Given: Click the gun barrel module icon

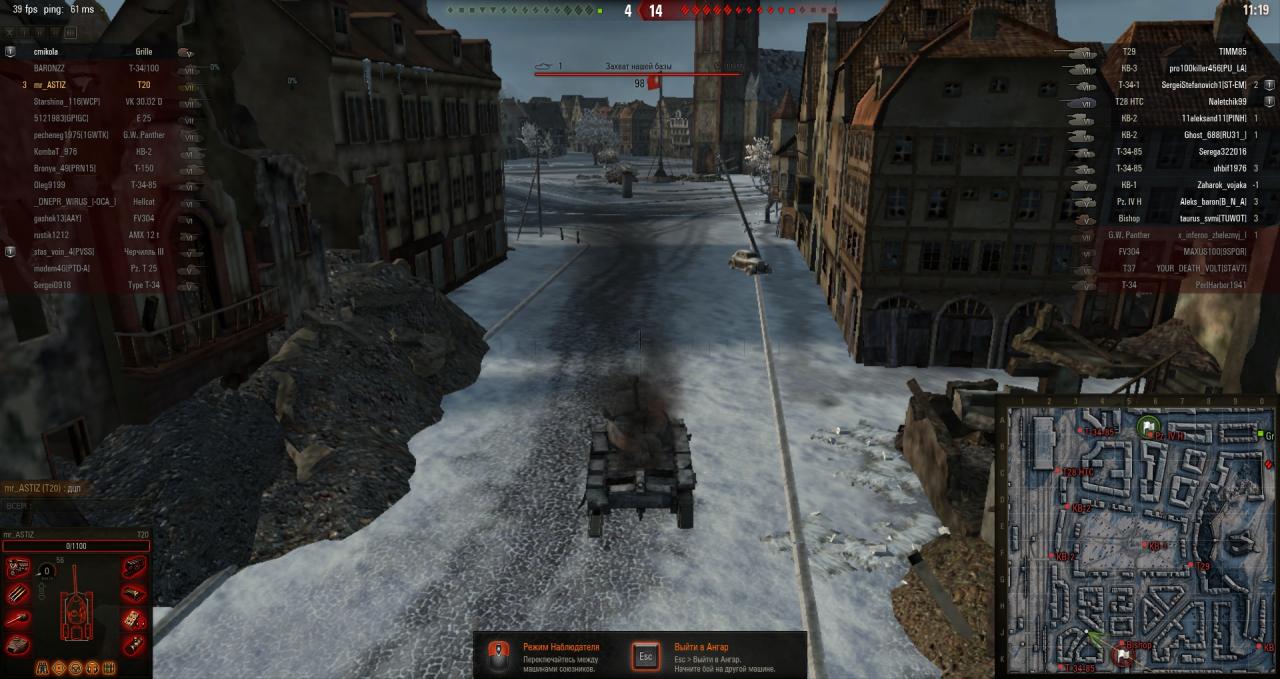Looking at the screenshot, I should point(18,619).
